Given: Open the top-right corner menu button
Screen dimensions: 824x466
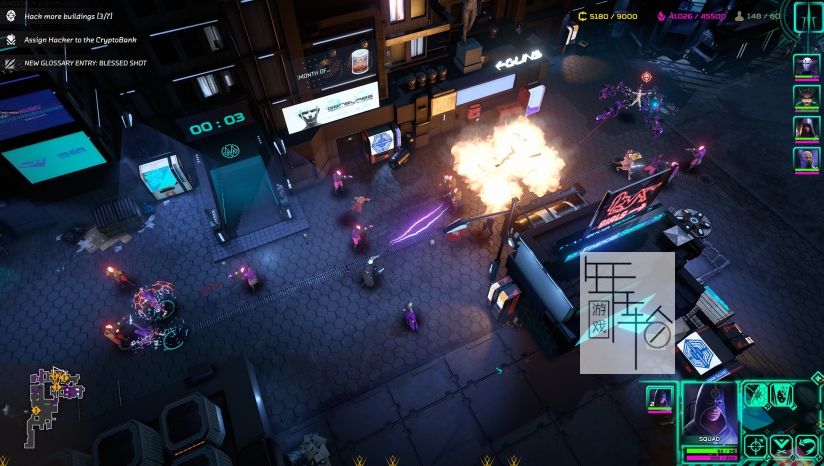Looking at the screenshot, I should [808, 16].
